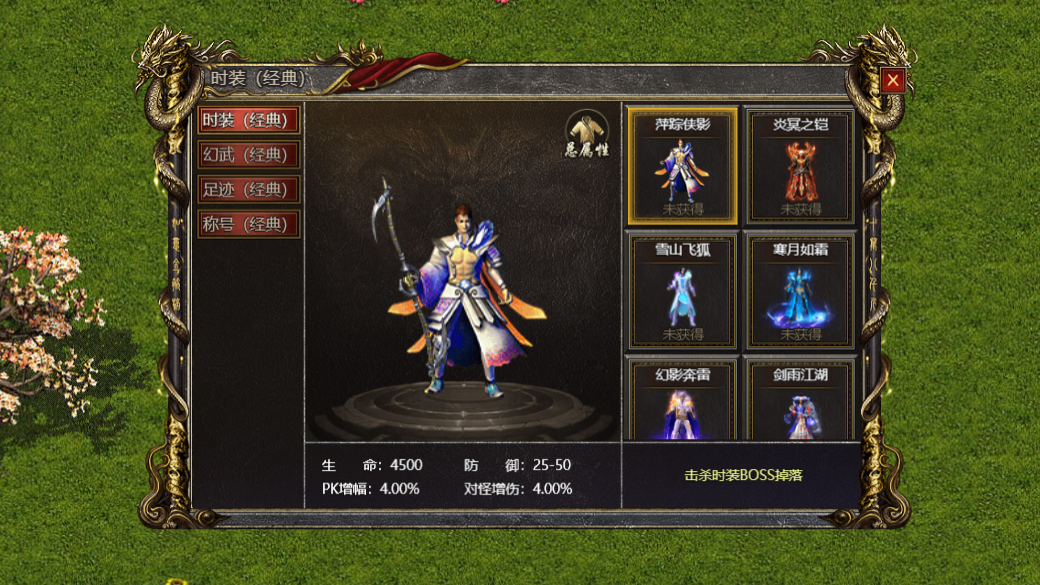The width and height of the screenshot is (1040, 585).
Task: Choose the 幻影奔雷 costume tile
Action: [x=683, y=400]
